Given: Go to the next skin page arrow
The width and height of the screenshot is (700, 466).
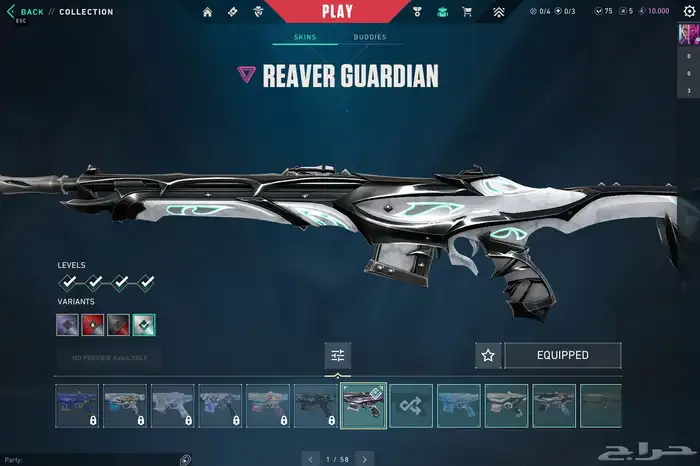Looking at the screenshot, I should pos(365,459).
